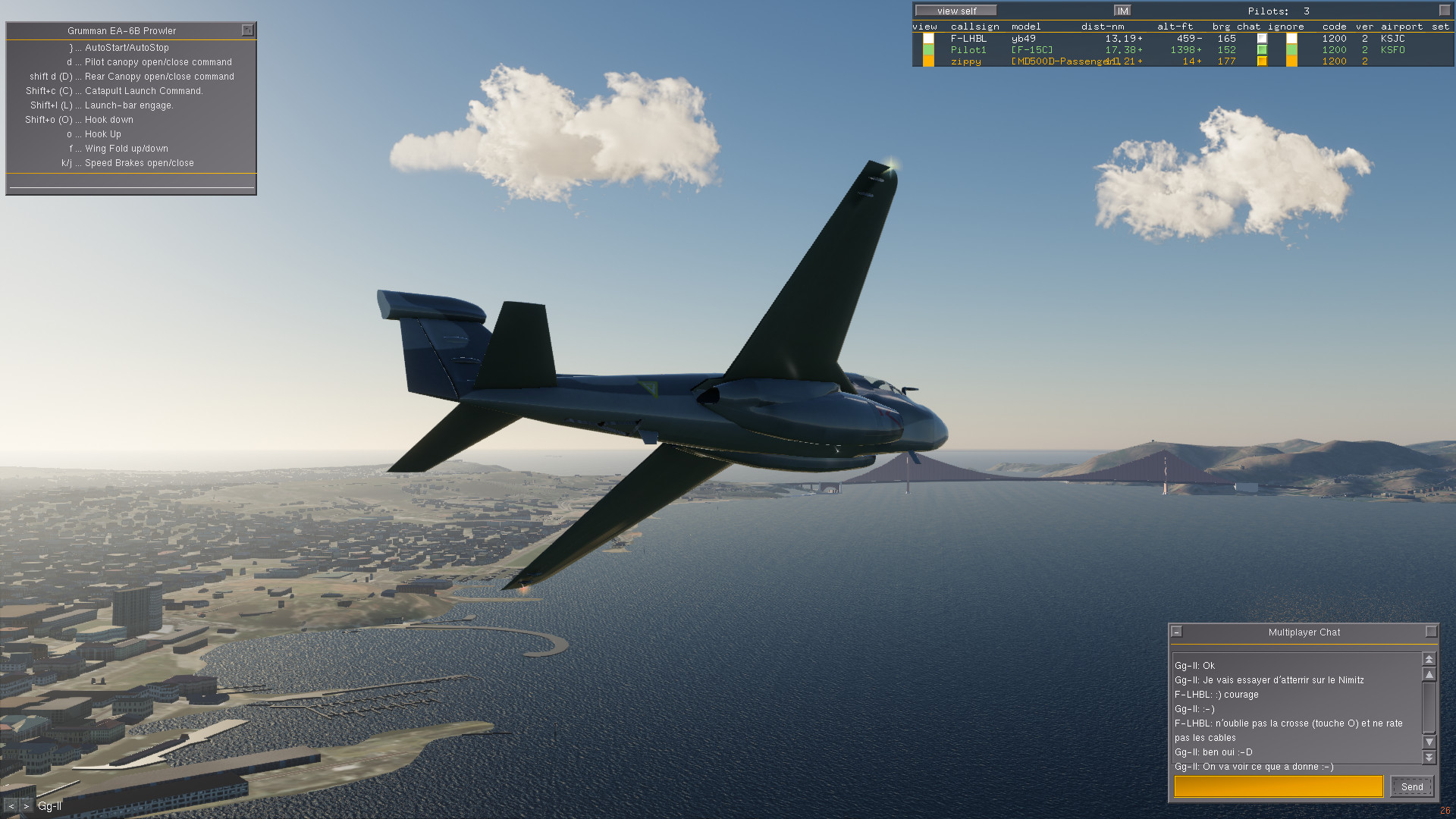Close the Multiplayer Chat window
Viewport: 1456px width, 819px height.
tap(1431, 632)
